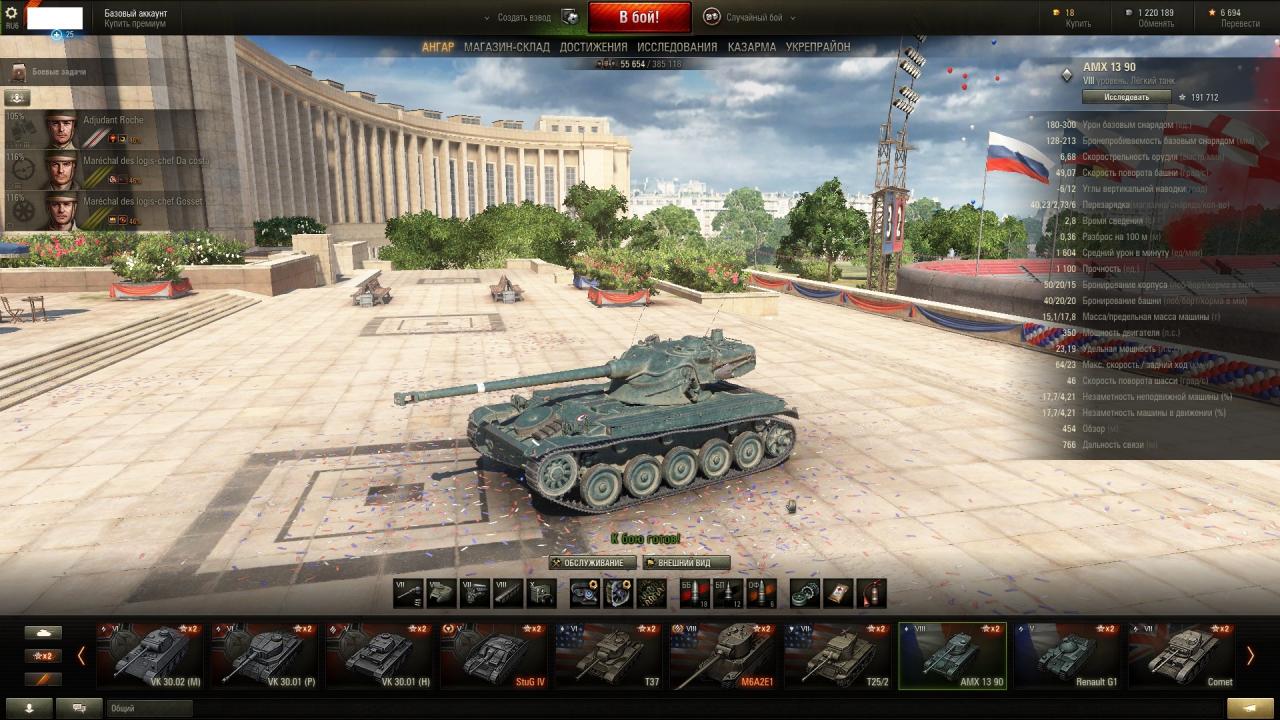Open the Казарма tab
This screenshot has width=1280, height=720.
751,47
